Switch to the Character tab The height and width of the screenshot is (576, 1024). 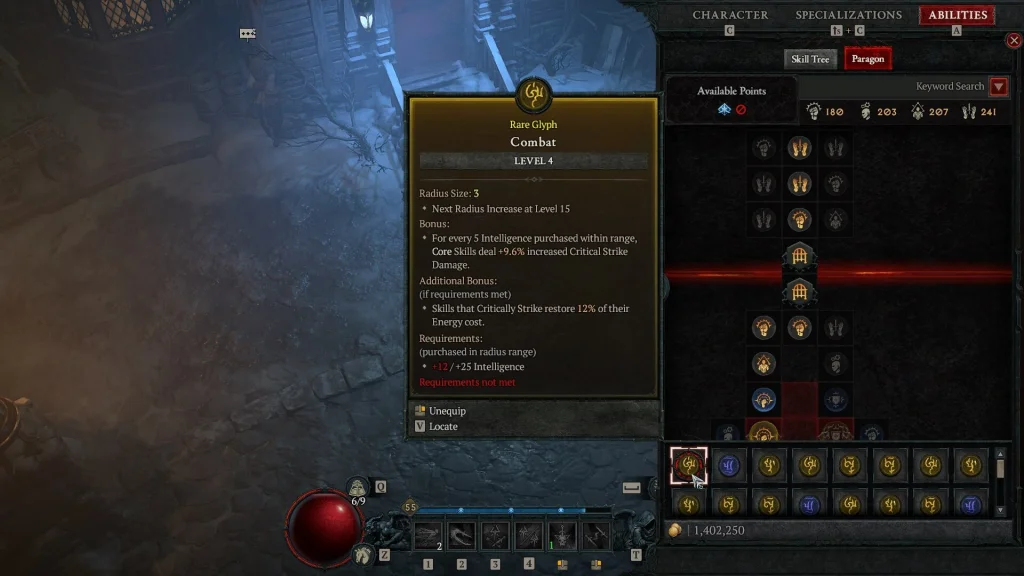tap(730, 15)
